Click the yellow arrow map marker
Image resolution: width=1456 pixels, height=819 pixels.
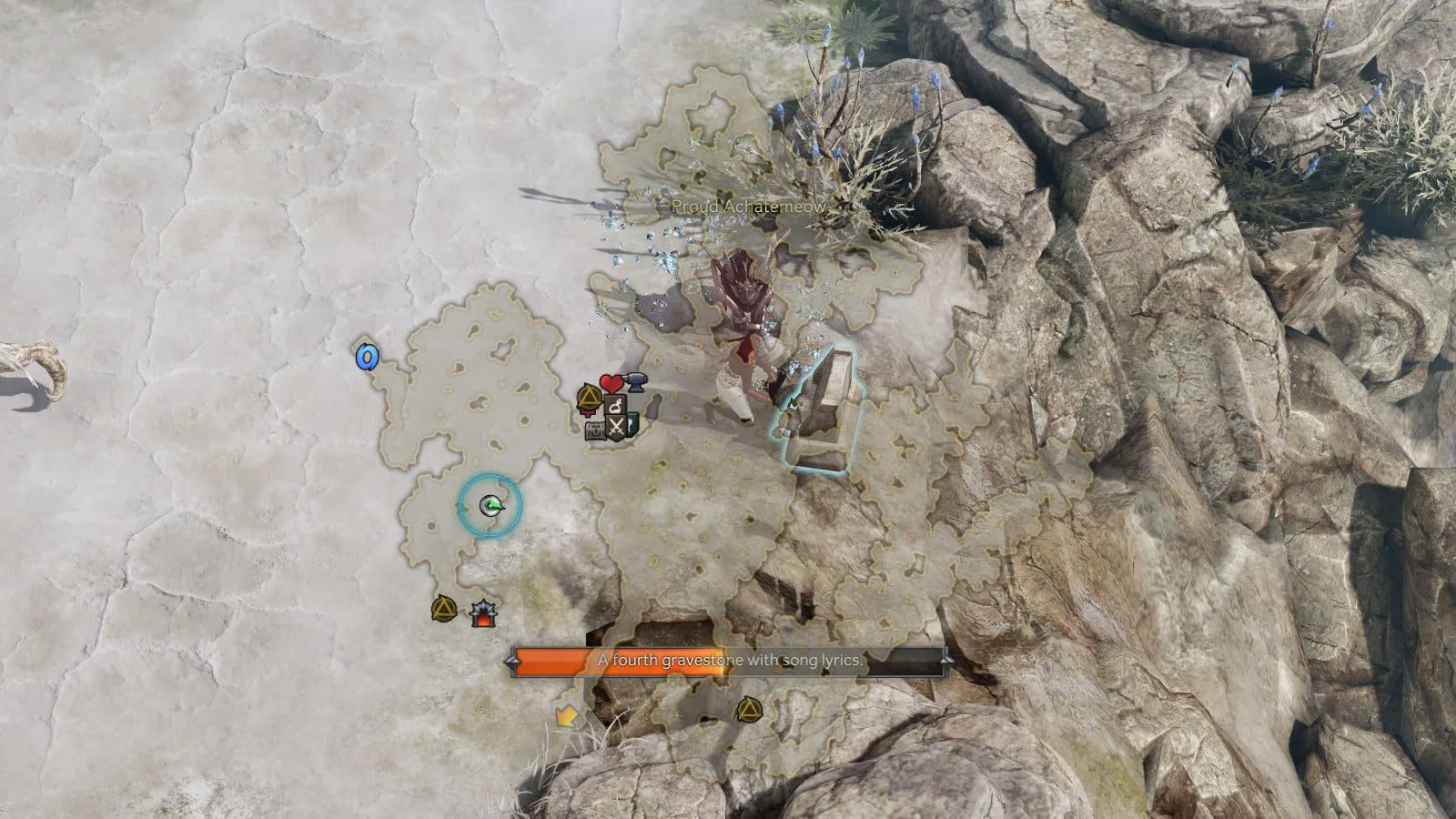point(566,716)
